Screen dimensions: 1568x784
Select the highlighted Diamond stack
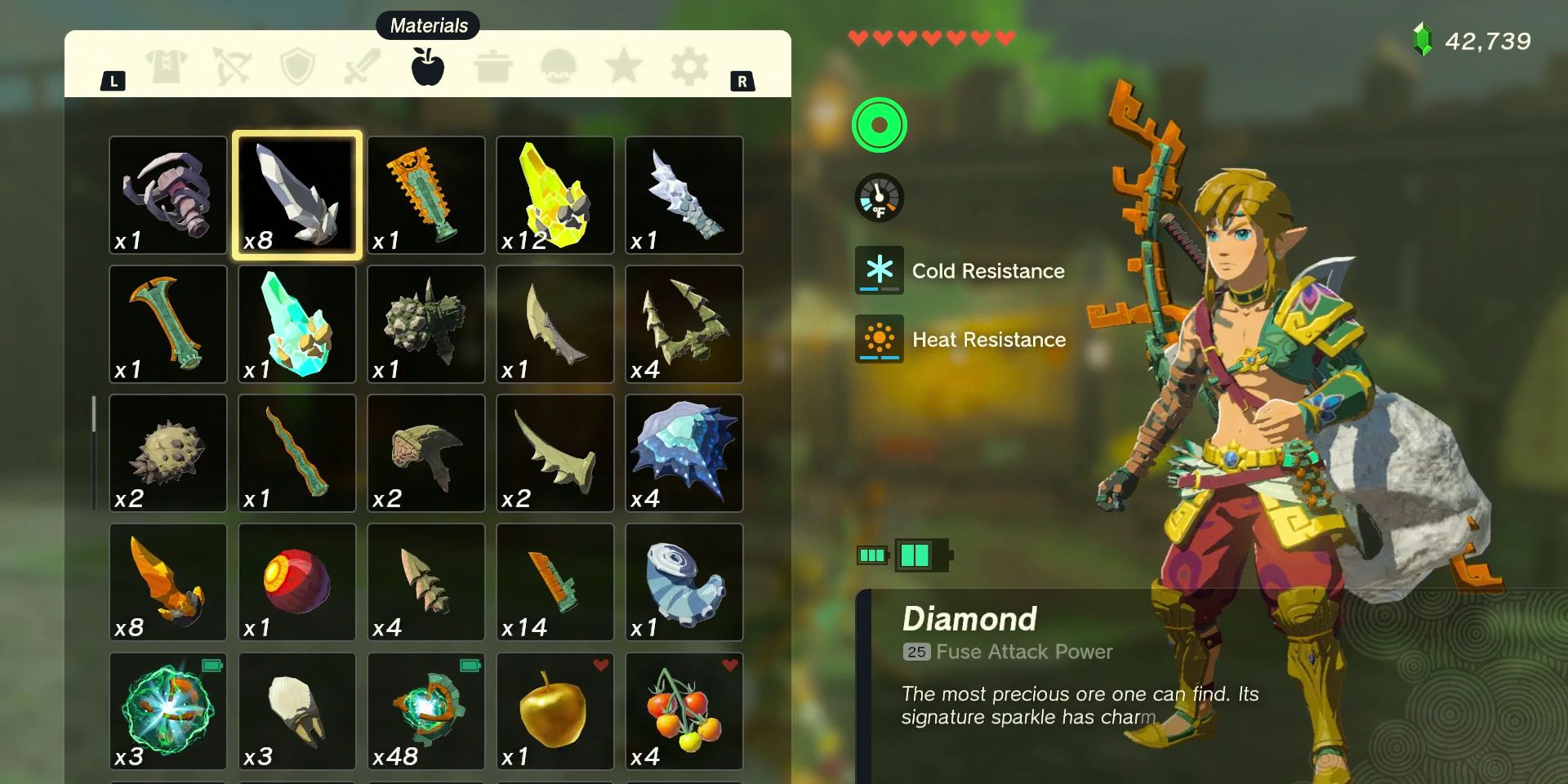click(296, 194)
